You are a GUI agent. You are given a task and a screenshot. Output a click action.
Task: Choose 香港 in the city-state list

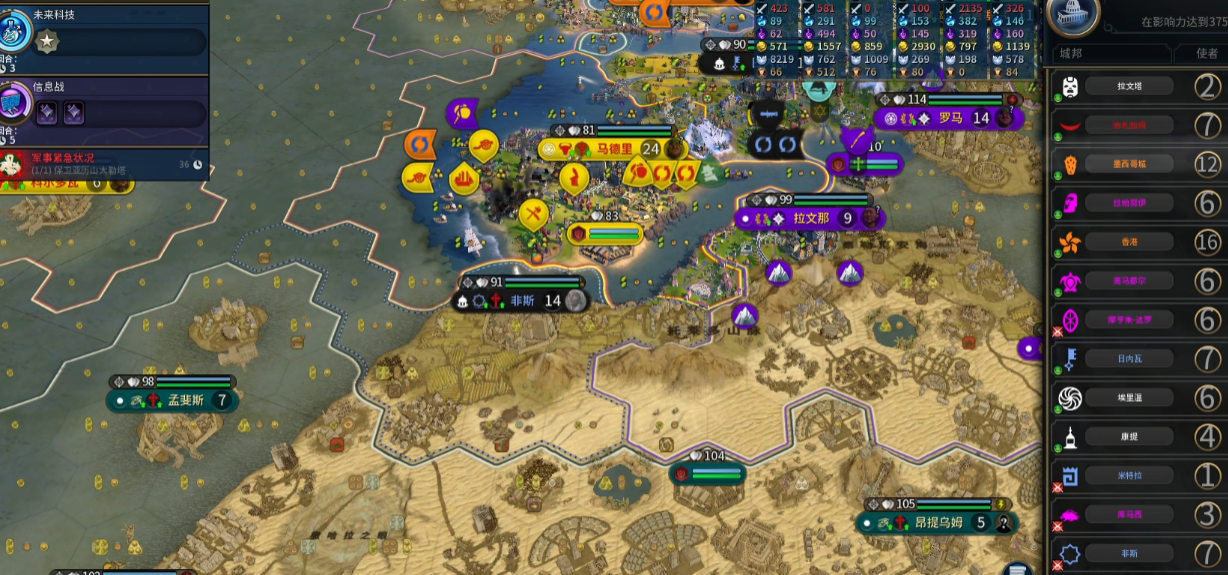tap(1129, 242)
